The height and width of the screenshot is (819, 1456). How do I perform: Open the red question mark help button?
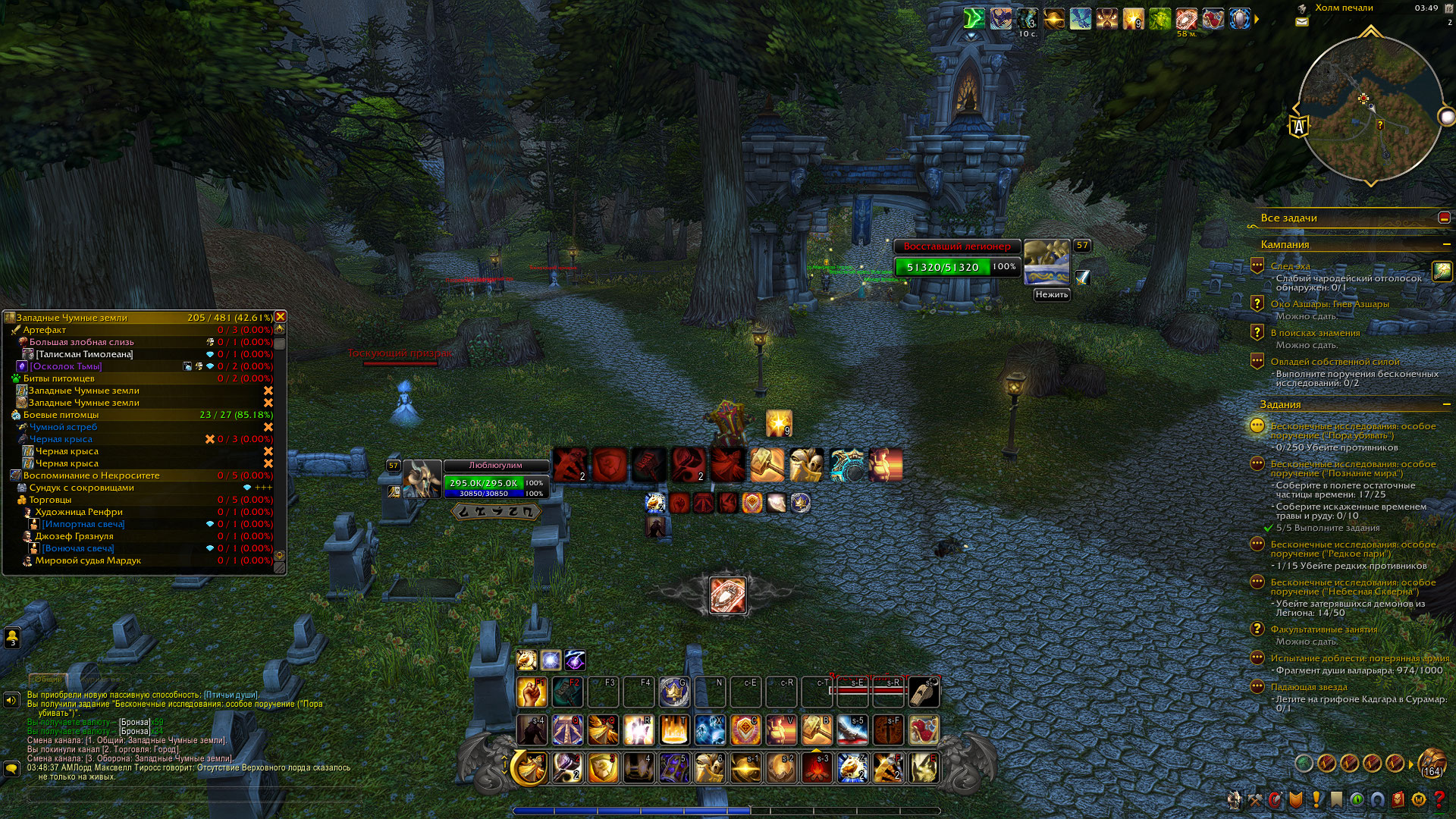[1439, 799]
